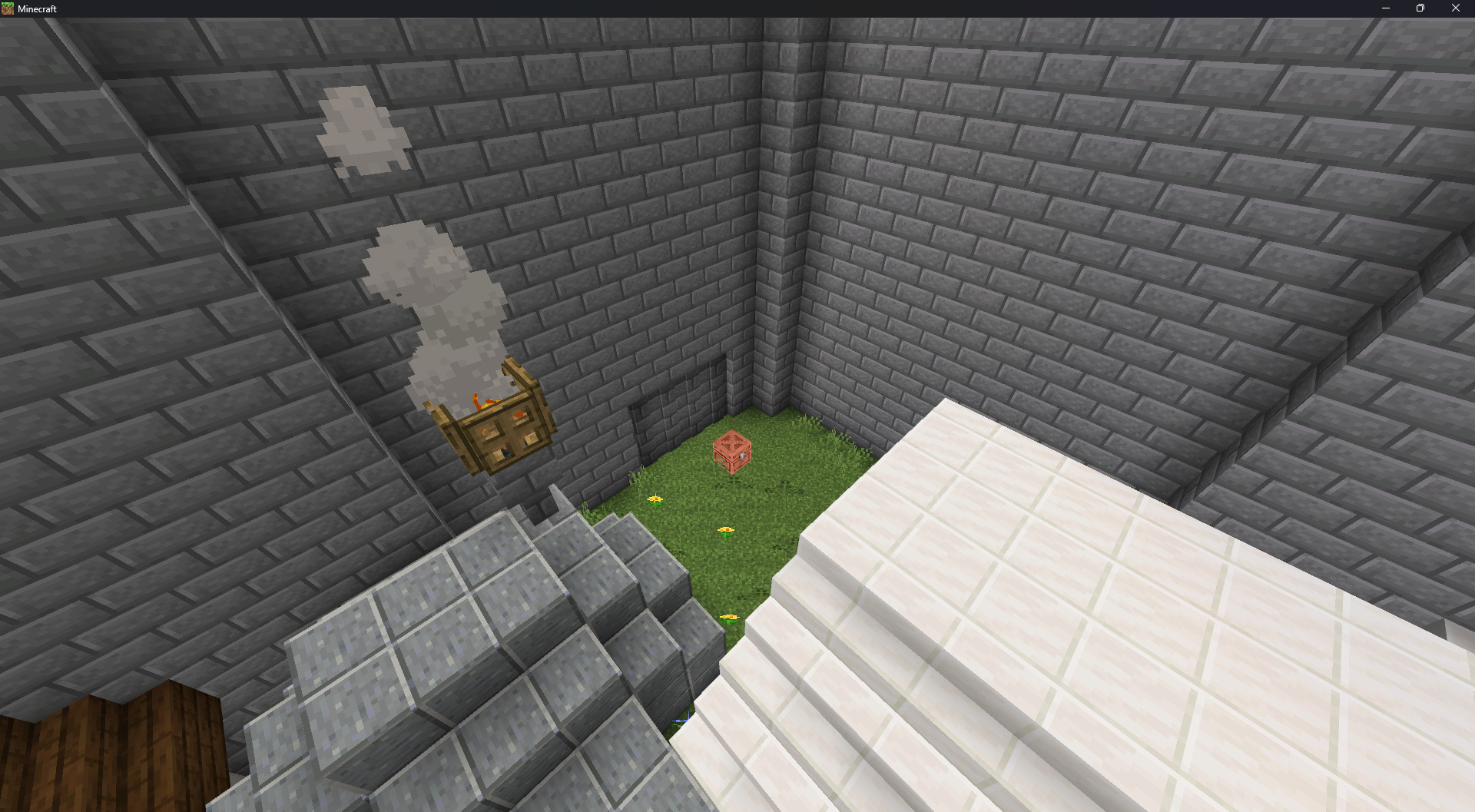Minimize the Minecraft window
The image size is (1475, 812).
[1384, 8]
